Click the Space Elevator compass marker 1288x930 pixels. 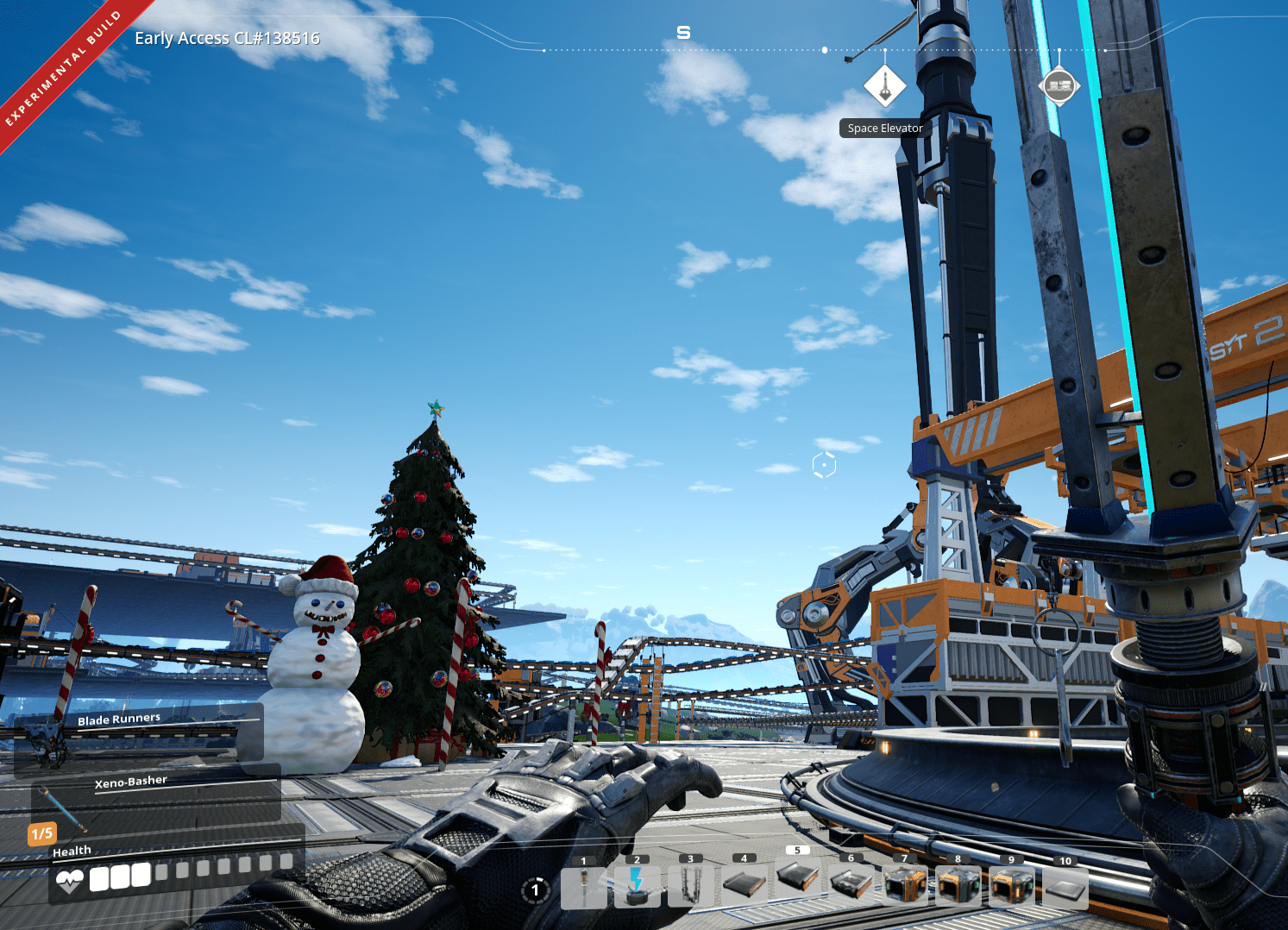click(885, 86)
